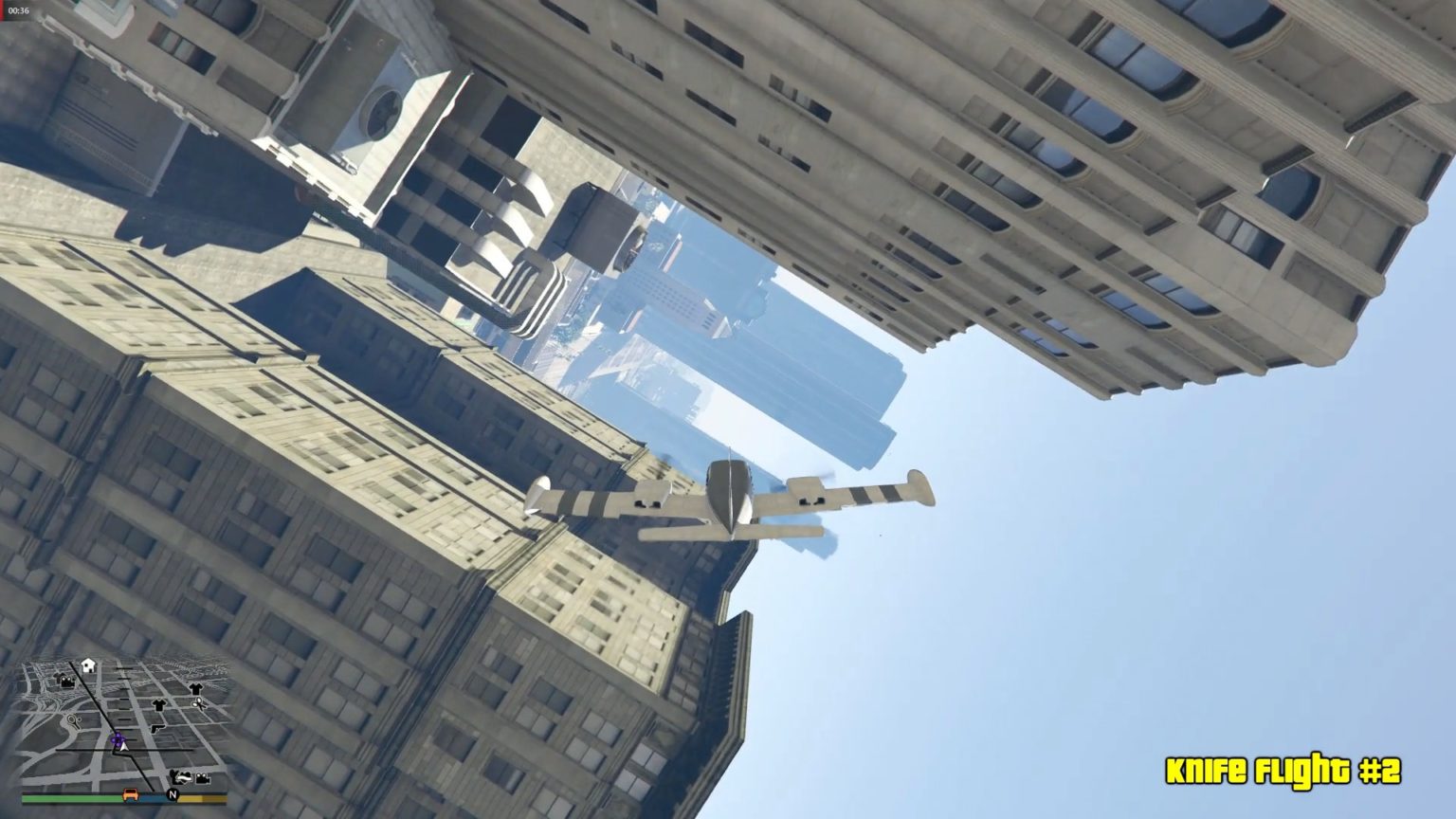Click the black N compass circle on the minimap
Screen dimensions: 1456x819
(173, 795)
